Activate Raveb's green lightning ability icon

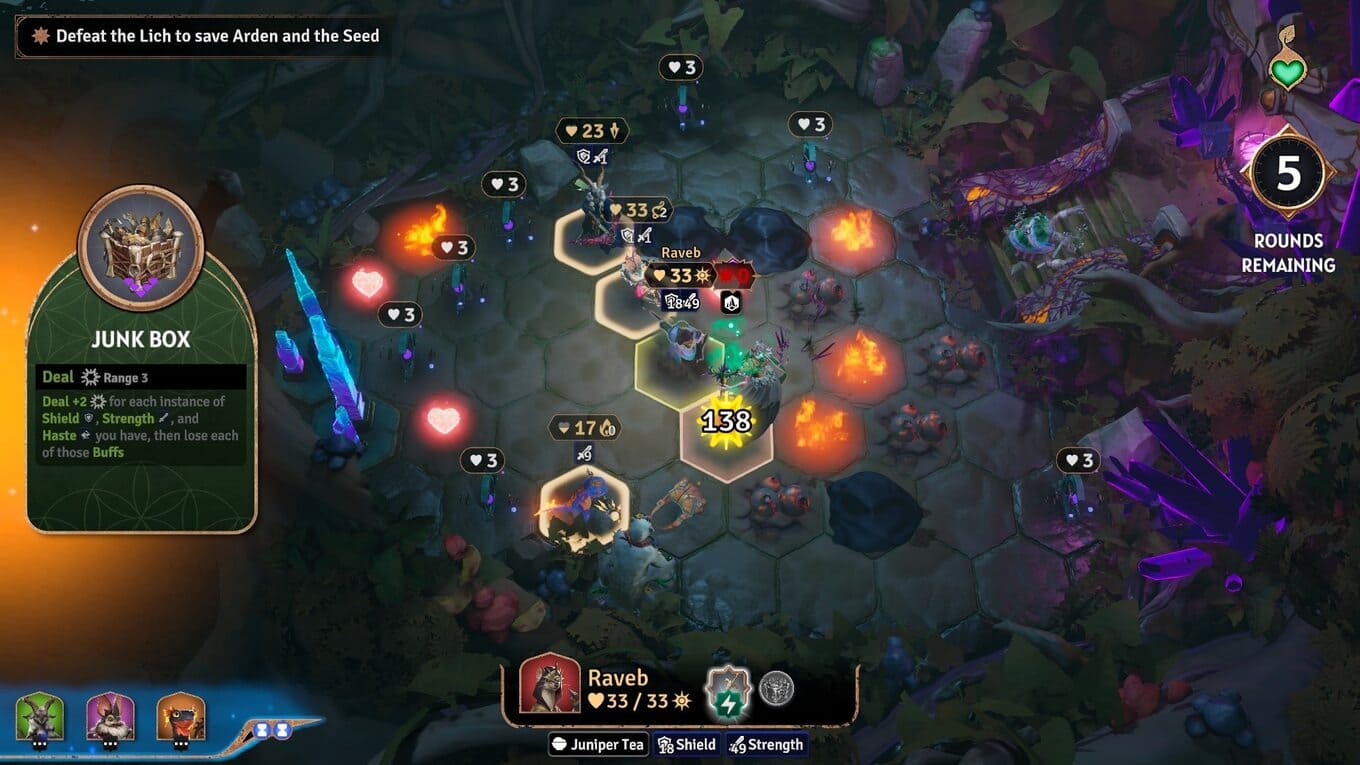point(727,690)
